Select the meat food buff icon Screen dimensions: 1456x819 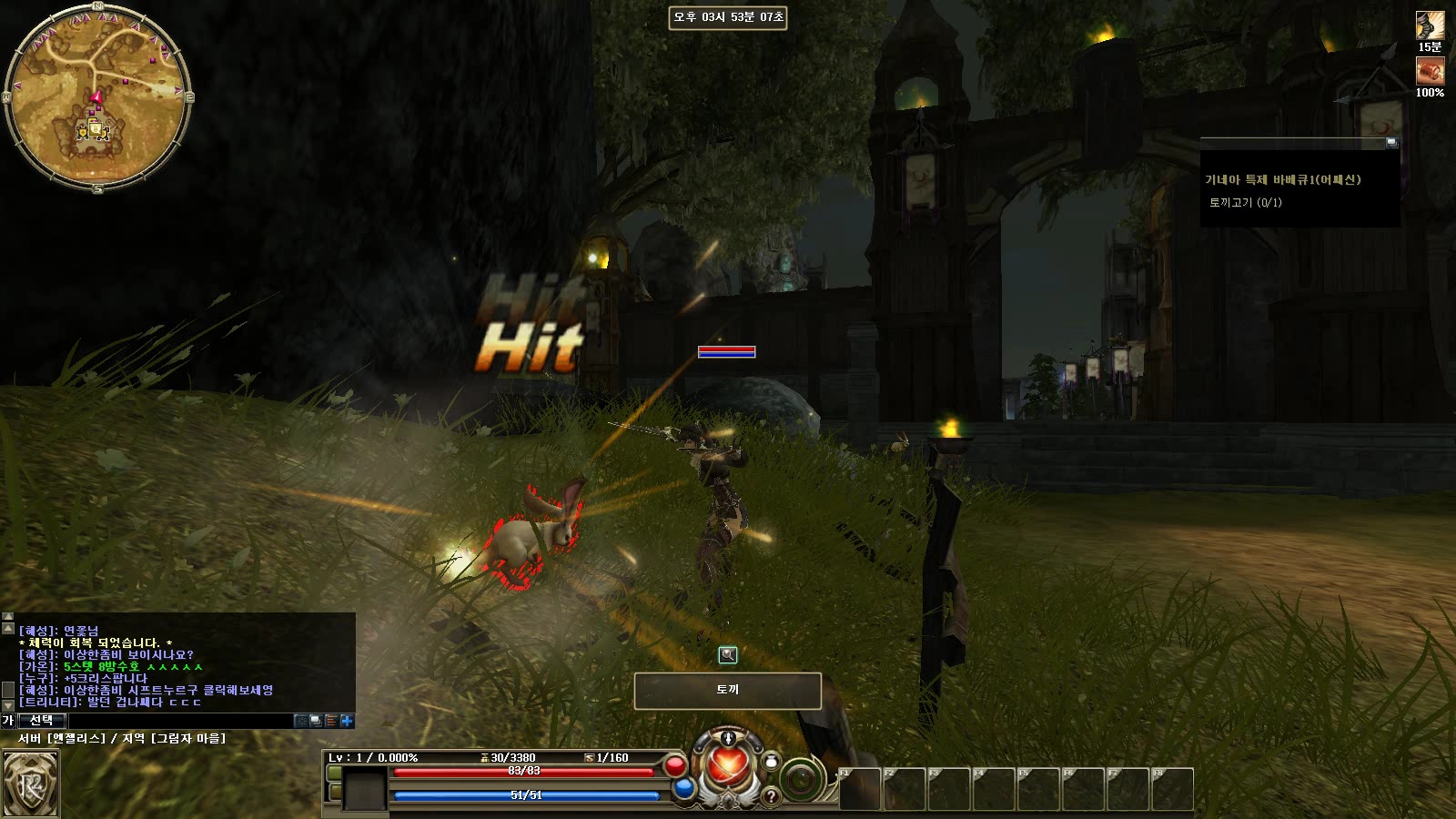(1430, 71)
